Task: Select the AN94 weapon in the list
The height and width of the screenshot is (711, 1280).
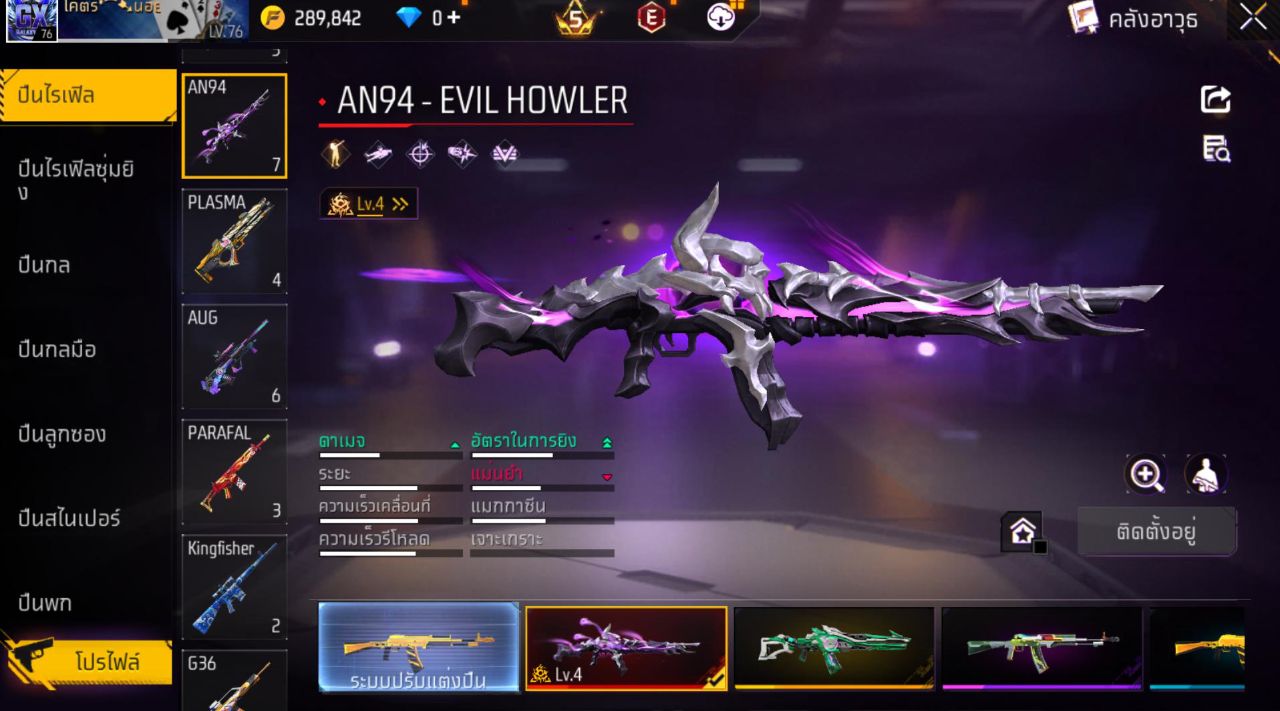Action: coord(234,126)
